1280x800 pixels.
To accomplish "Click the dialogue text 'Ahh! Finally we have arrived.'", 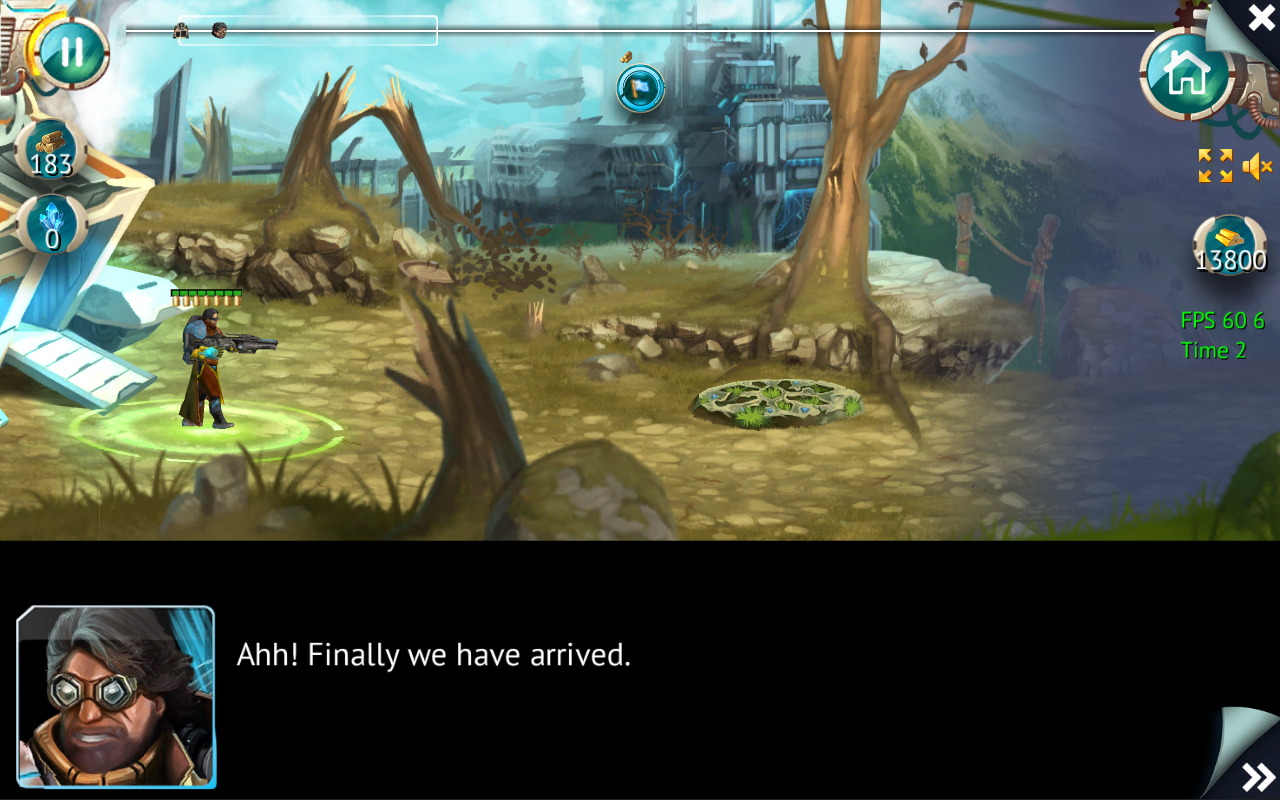I will tap(432, 655).
